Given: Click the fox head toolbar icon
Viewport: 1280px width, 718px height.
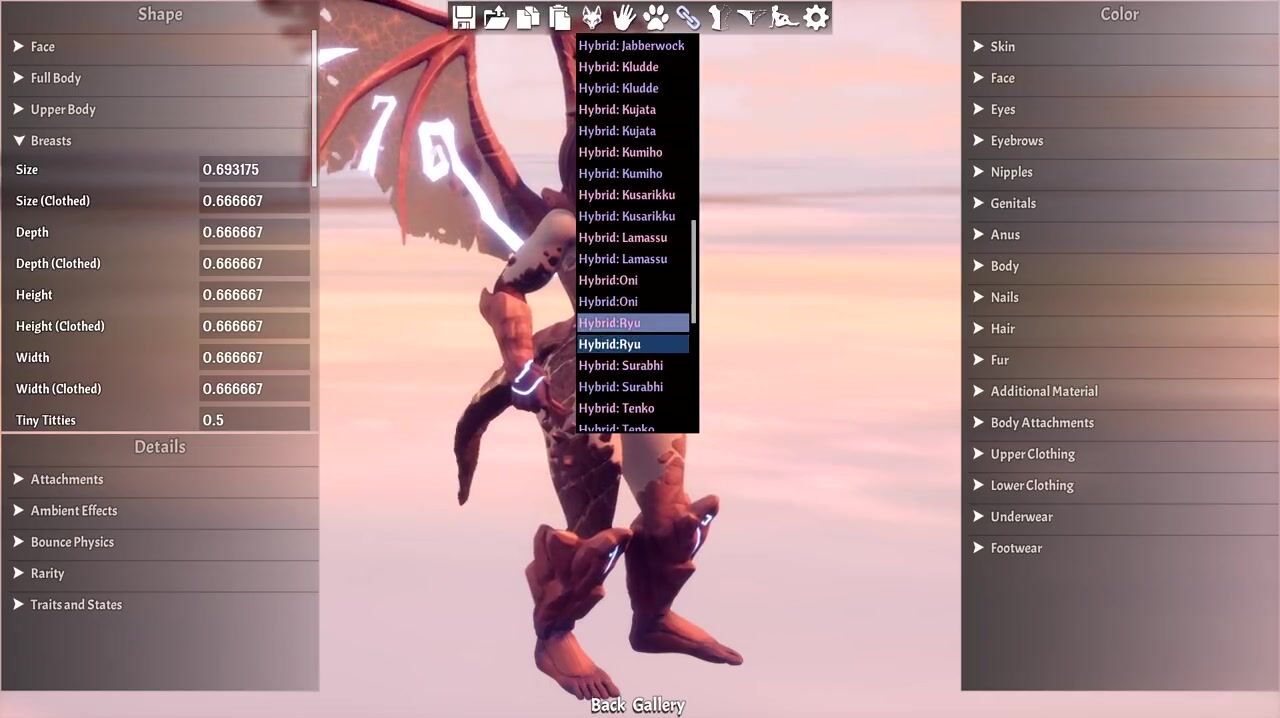Looking at the screenshot, I should [592, 17].
